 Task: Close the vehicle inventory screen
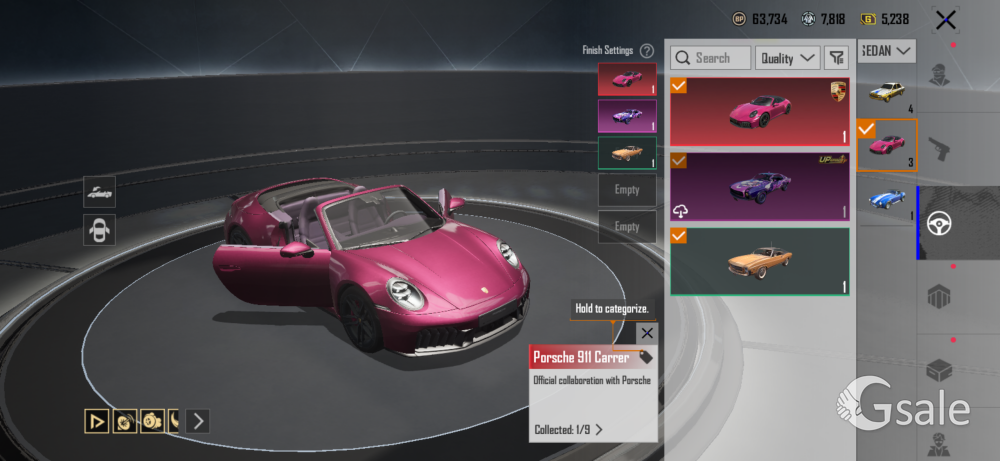945,19
